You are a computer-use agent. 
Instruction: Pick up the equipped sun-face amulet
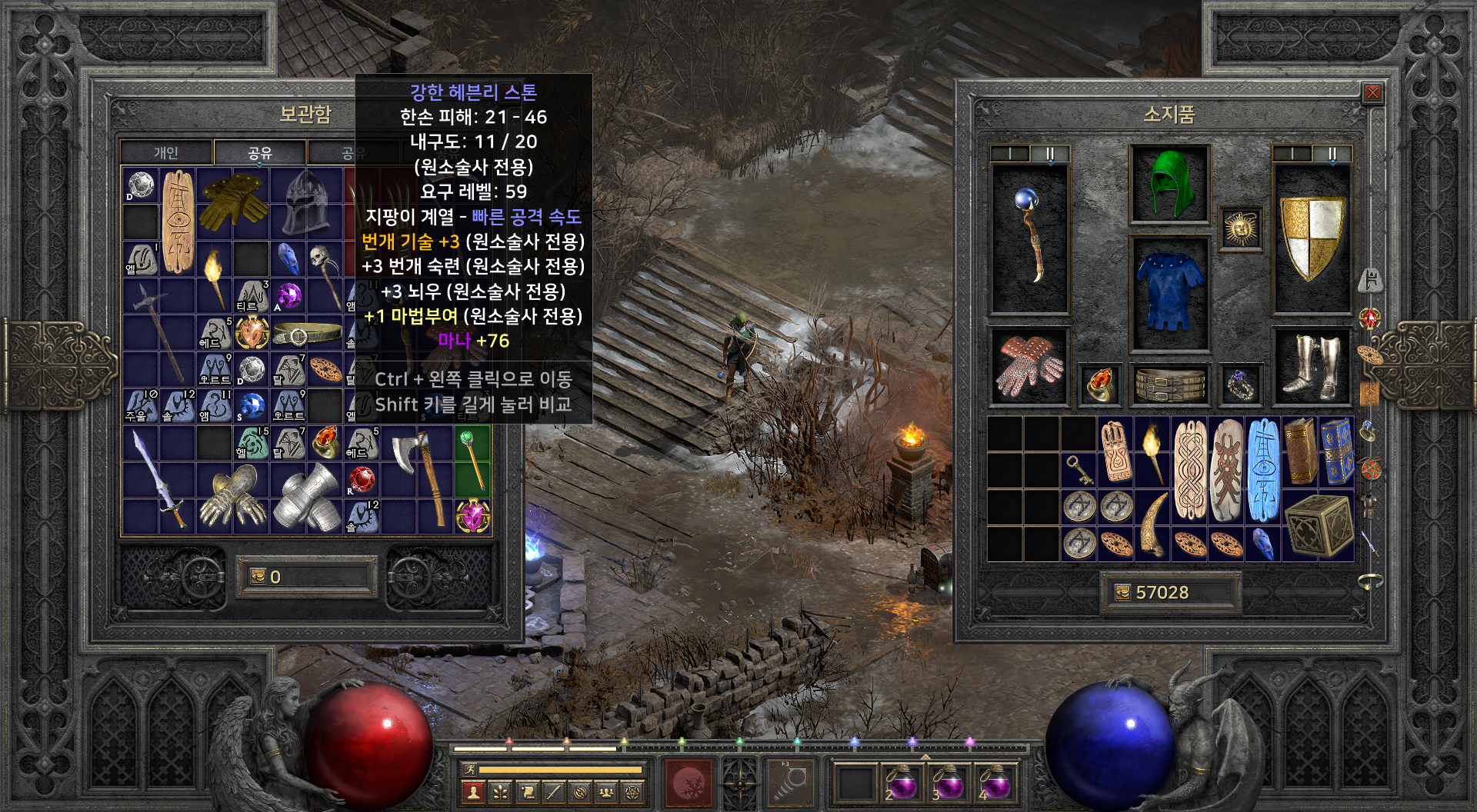pos(1240,228)
